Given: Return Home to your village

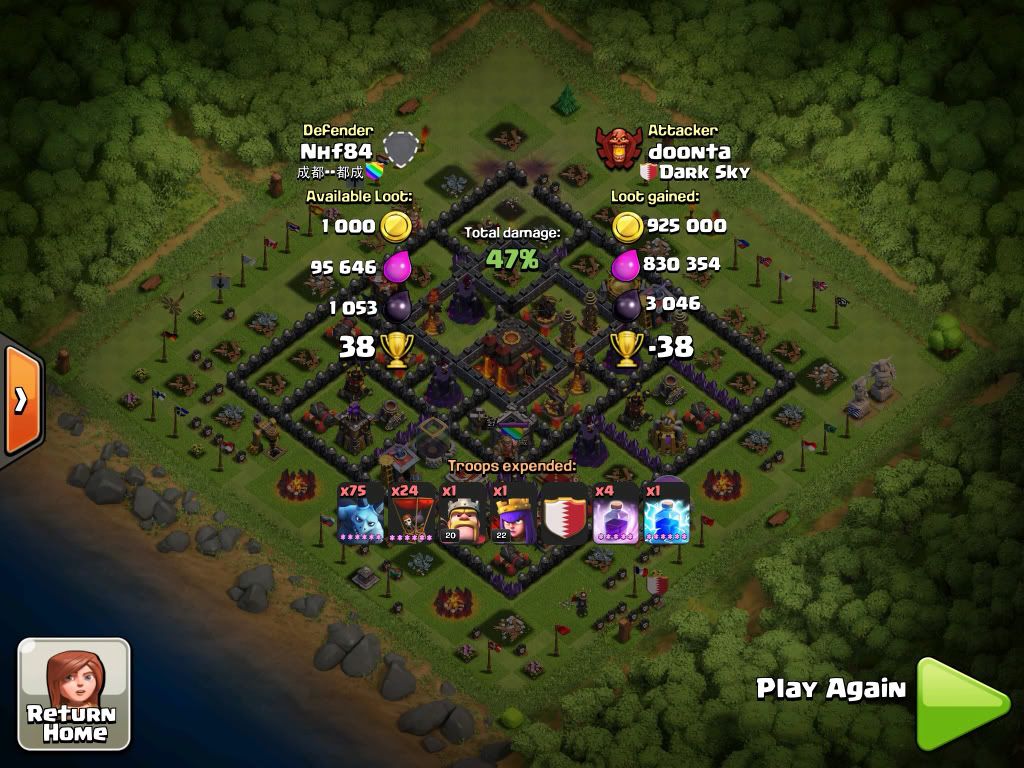Looking at the screenshot, I should [74, 694].
